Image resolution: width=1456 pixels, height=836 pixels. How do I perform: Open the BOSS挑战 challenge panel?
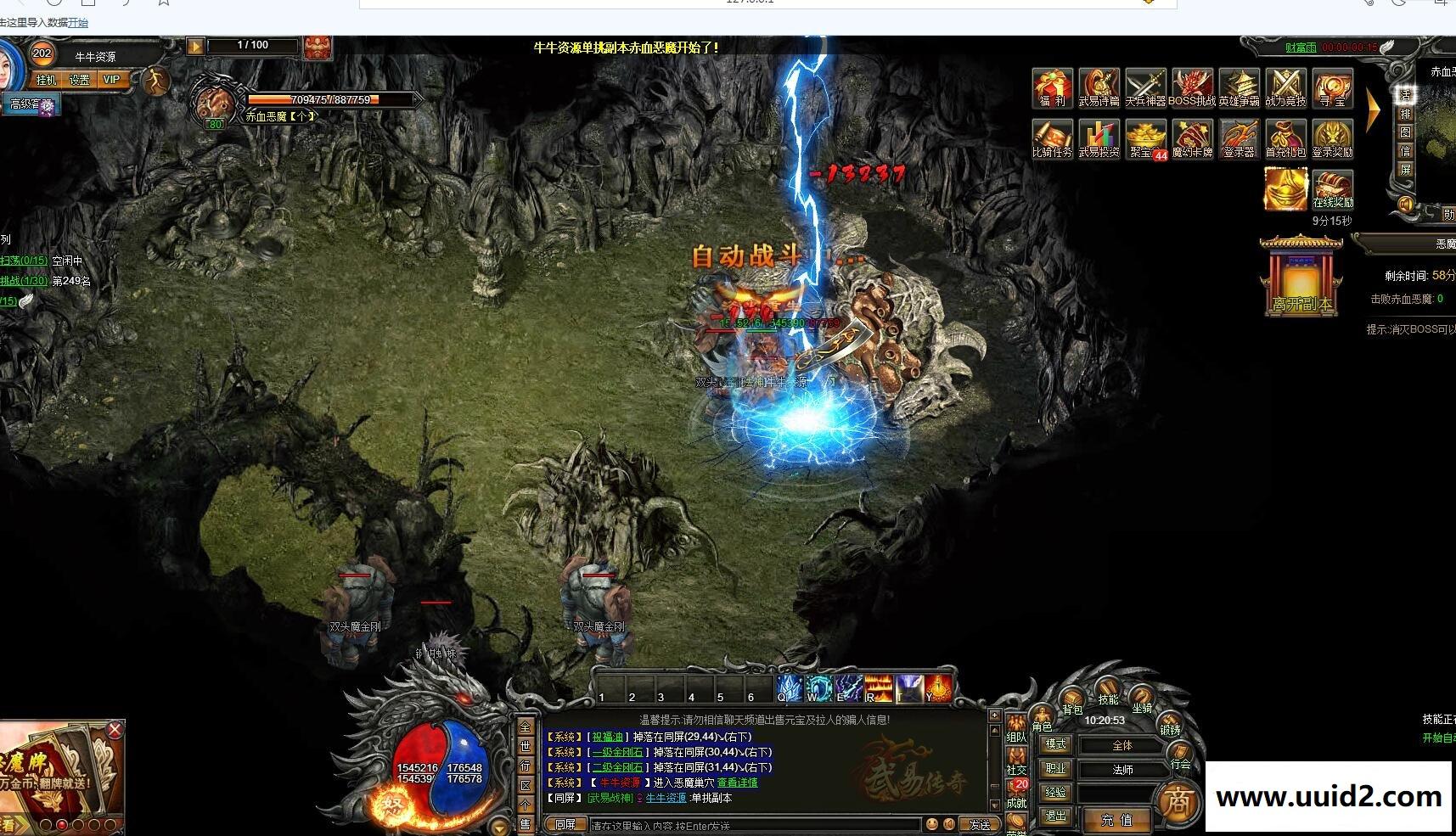point(1192,87)
